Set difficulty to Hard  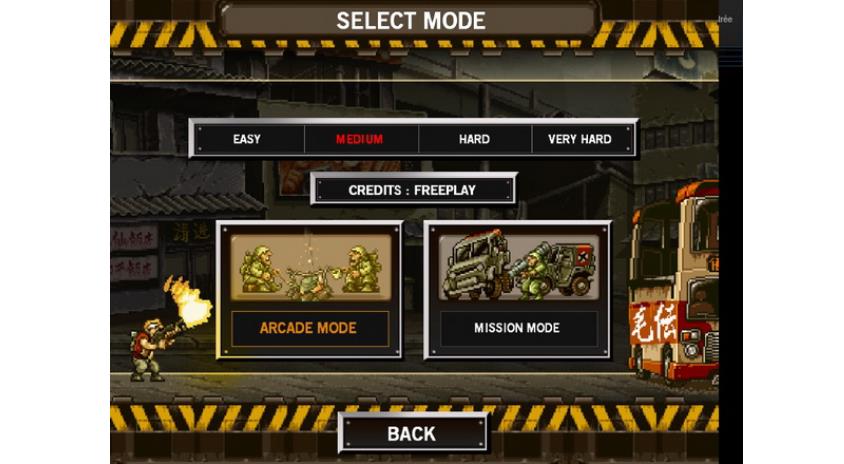(x=474, y=139)
